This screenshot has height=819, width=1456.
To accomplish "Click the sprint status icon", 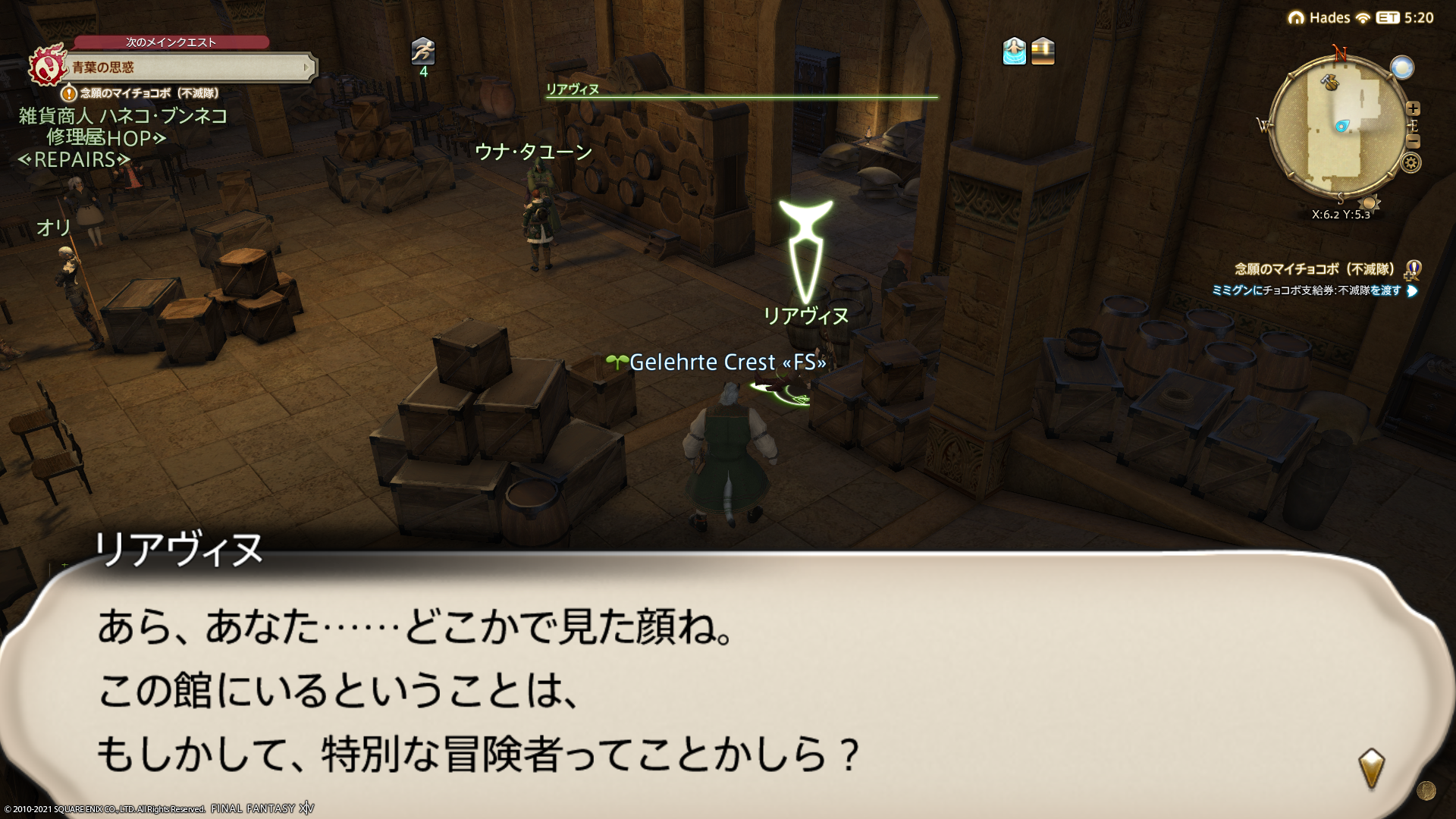I will pyautogui.click(x=423, y=51).
